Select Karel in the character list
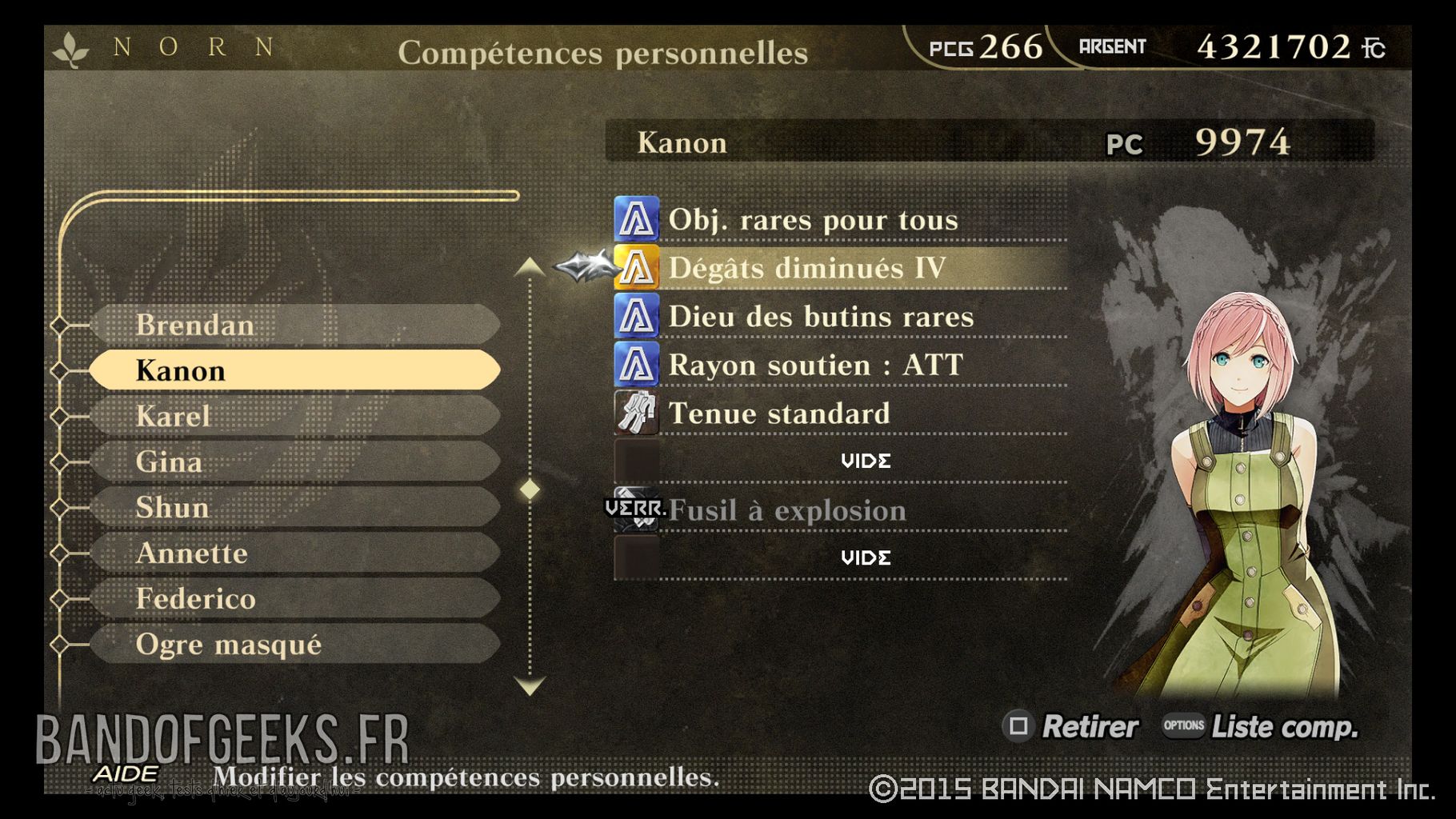Image resolution: width=1456 pixels, height=819 pixels. 296,416
